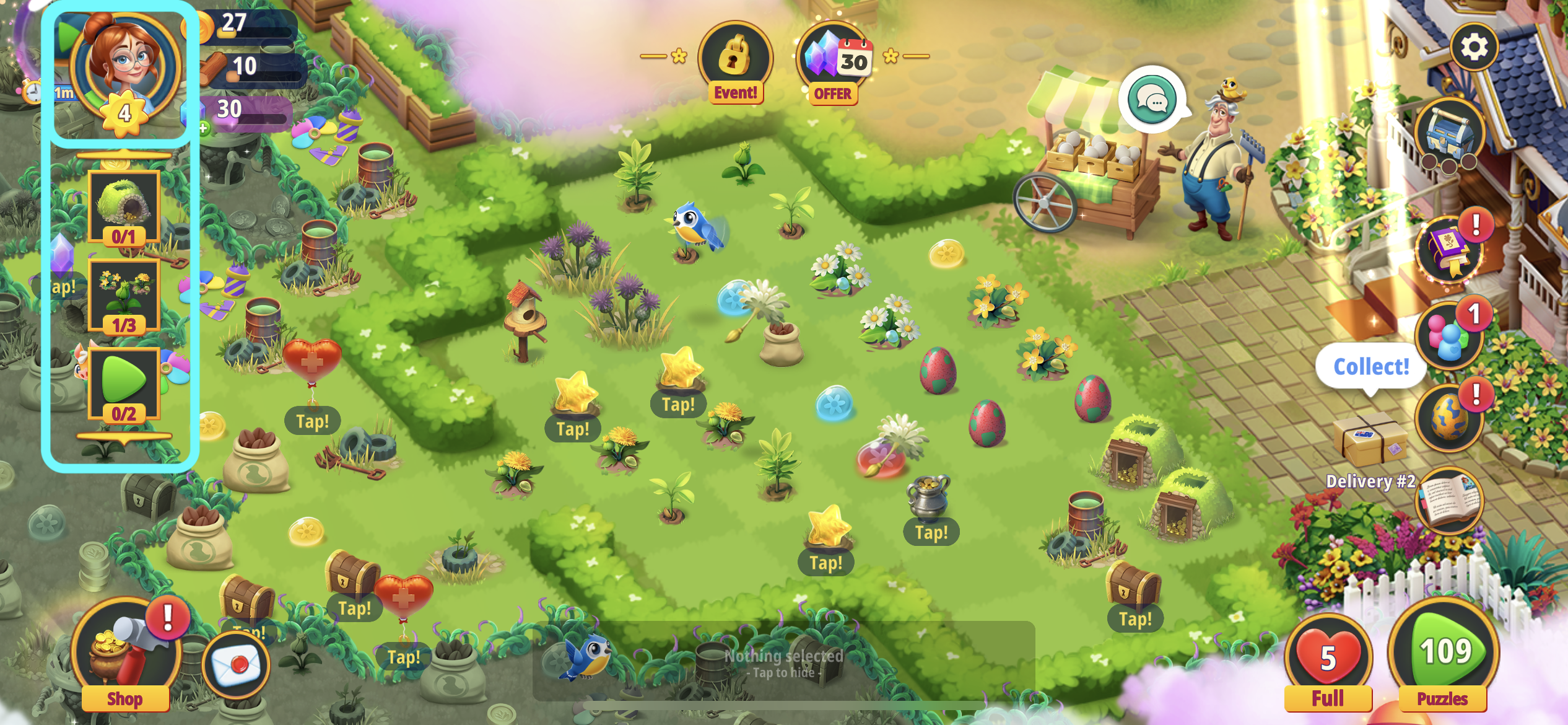Select the green play arrow quest 0/2
The width and height of the screenshot is (1568, 725).
[124, 384]
